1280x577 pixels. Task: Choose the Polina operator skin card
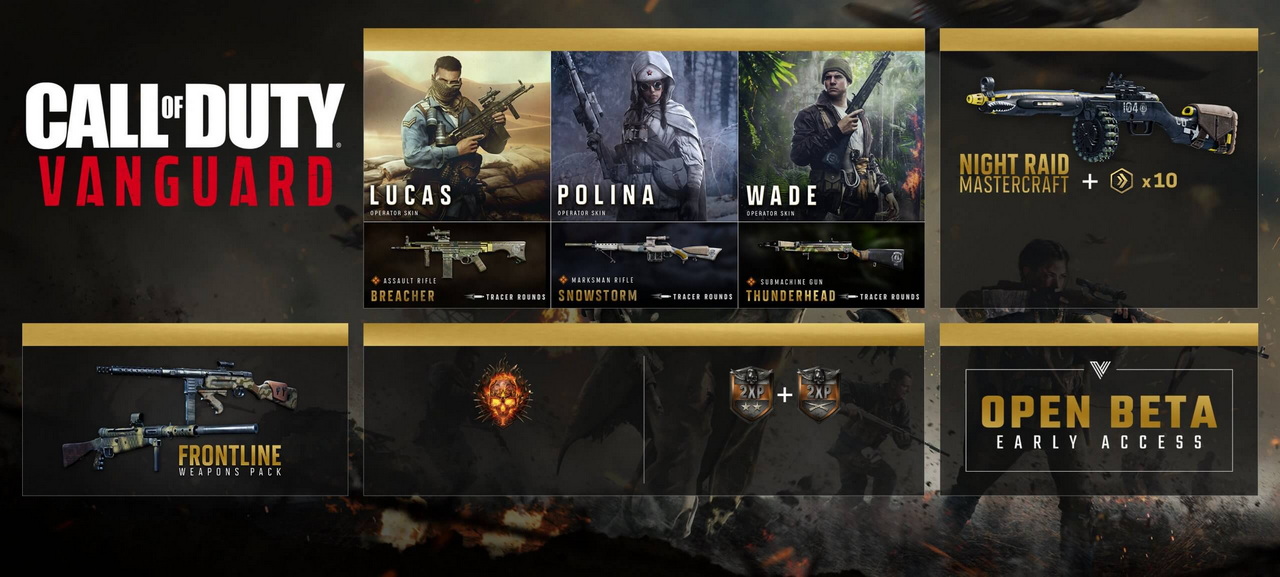coord(644,136)
